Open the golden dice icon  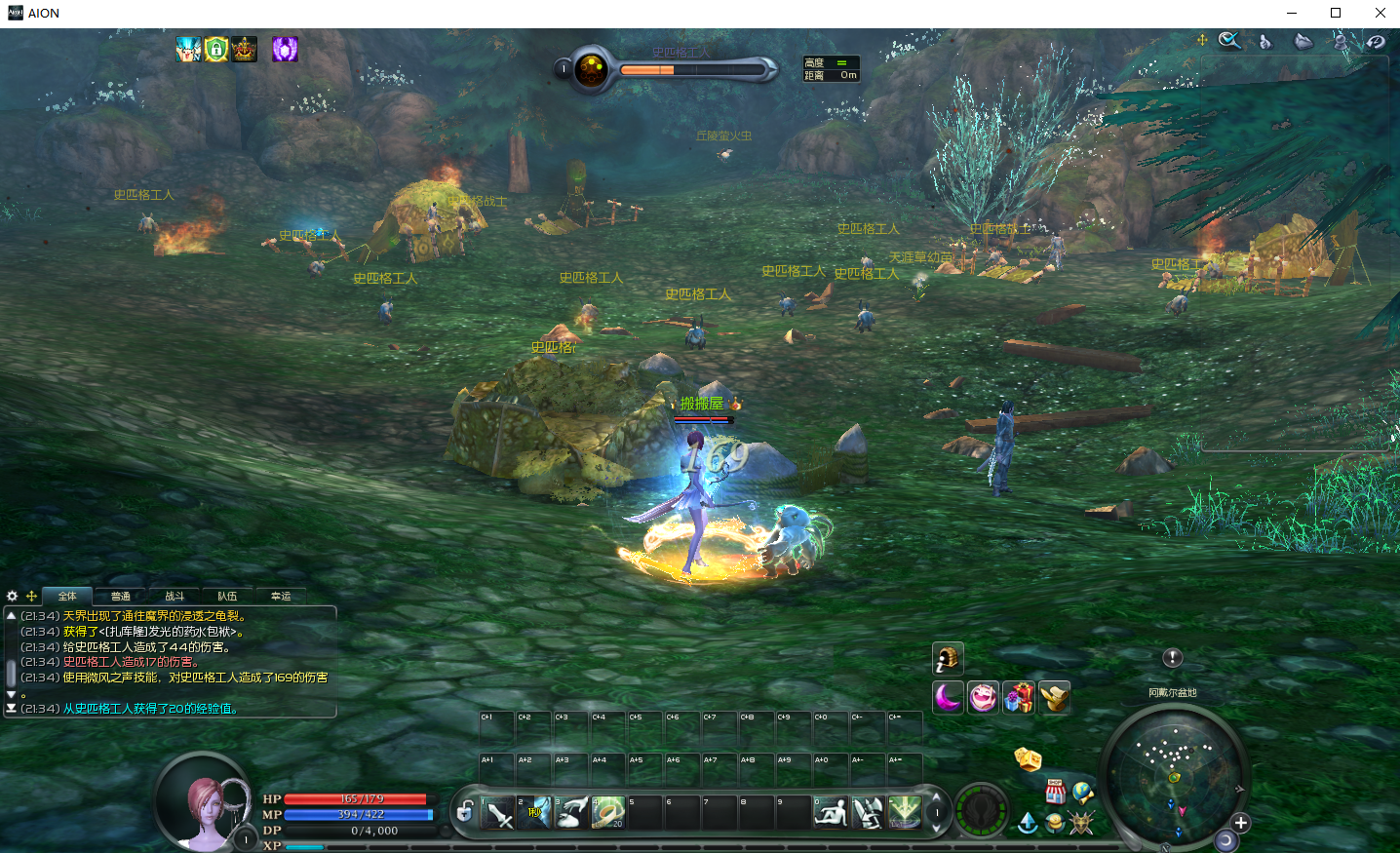click(1028, 759)
